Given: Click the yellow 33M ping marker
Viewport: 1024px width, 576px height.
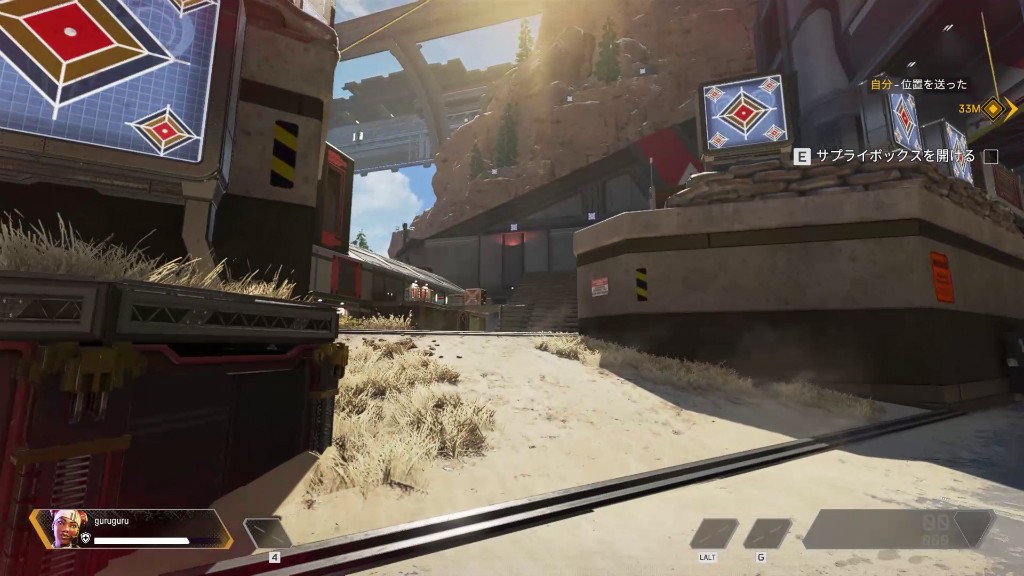Looking at the screenshot, I should (x=992, y=108).
